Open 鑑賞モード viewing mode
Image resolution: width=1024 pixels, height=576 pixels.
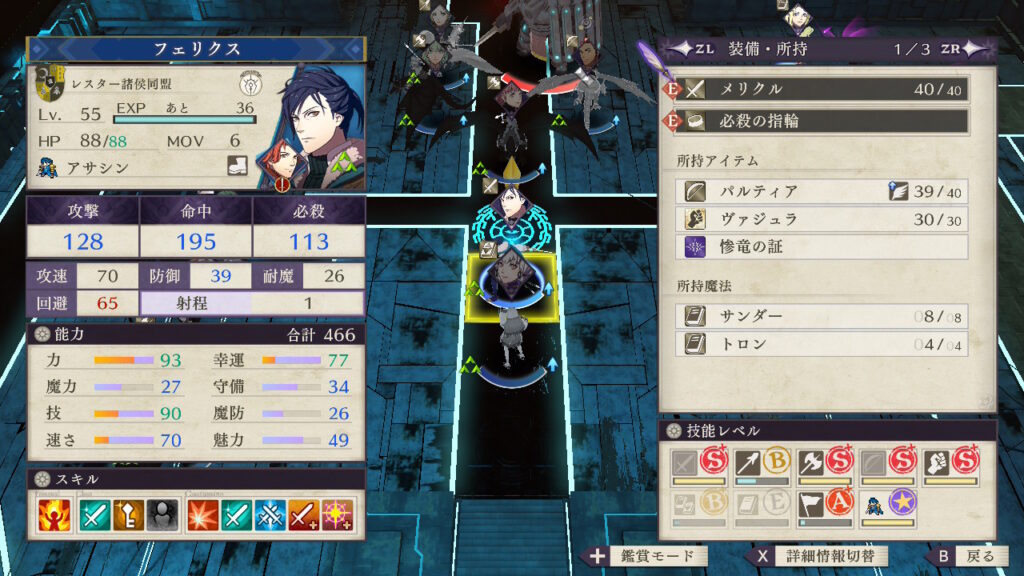(x=648, y=556)
